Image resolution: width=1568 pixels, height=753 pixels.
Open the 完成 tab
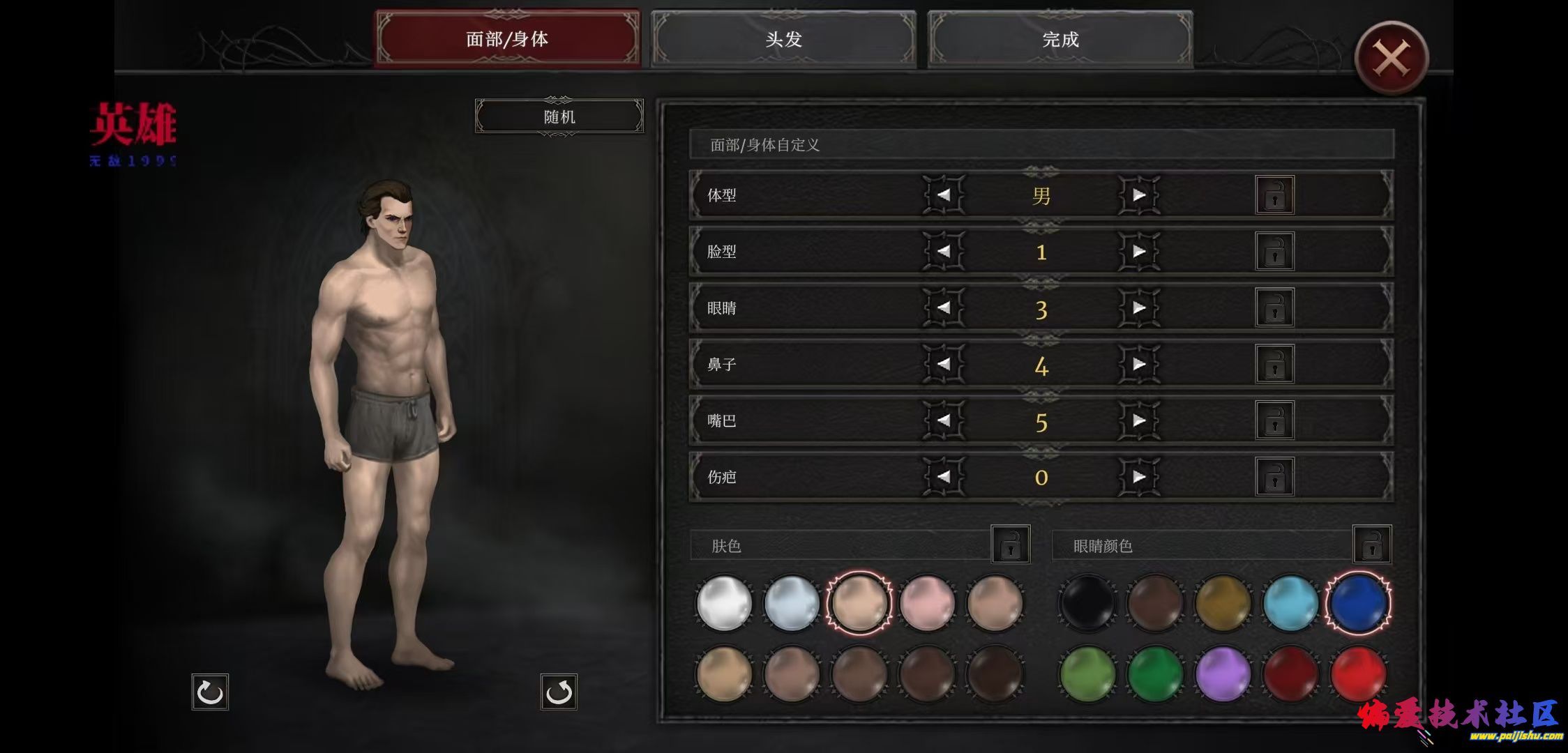point(1060,39)
